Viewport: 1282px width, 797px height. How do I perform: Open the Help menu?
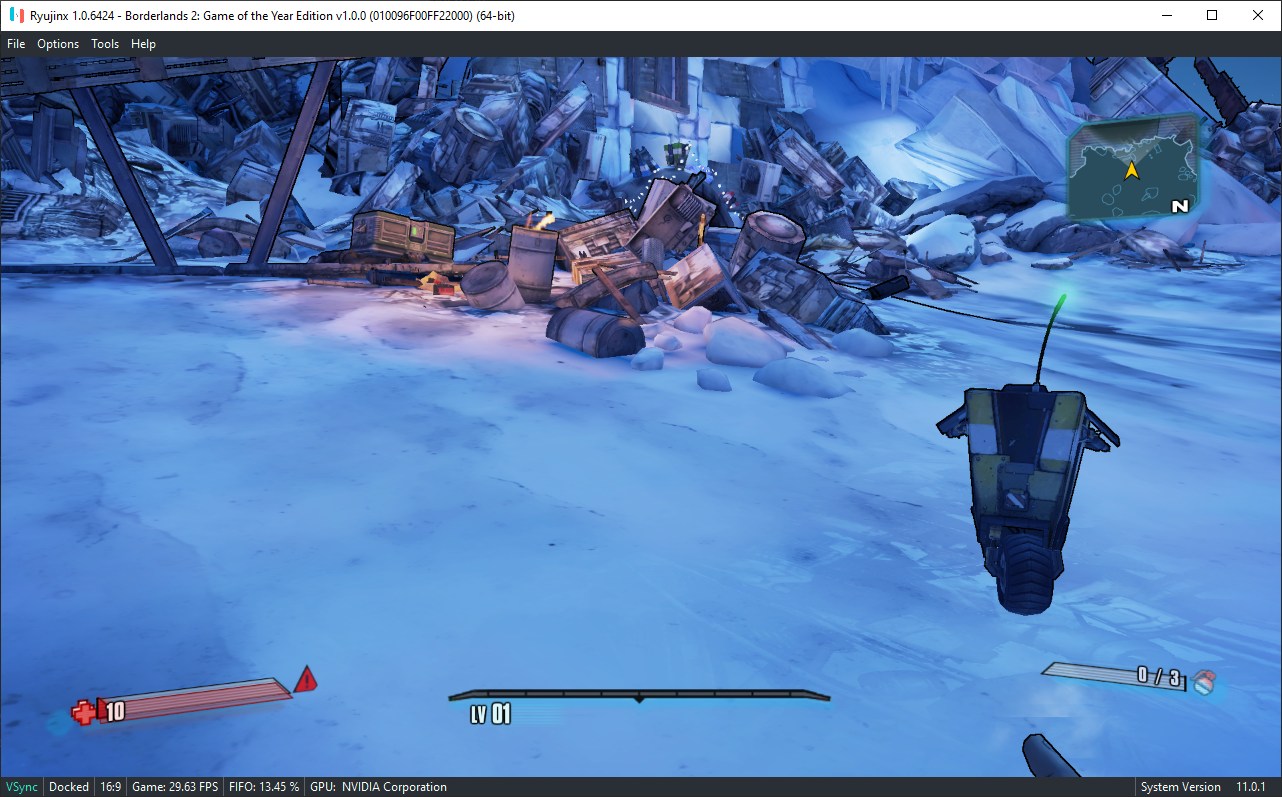pyautogui.click(x=143, y=43)
